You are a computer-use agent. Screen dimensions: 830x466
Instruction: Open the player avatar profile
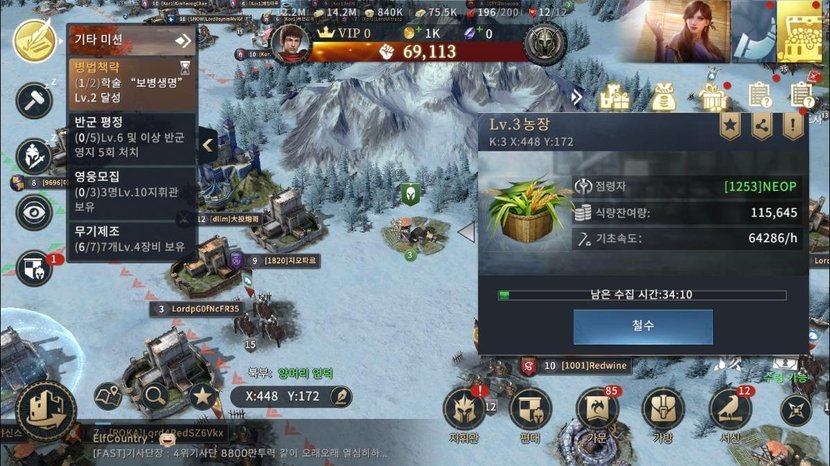(x=290, y=44)
